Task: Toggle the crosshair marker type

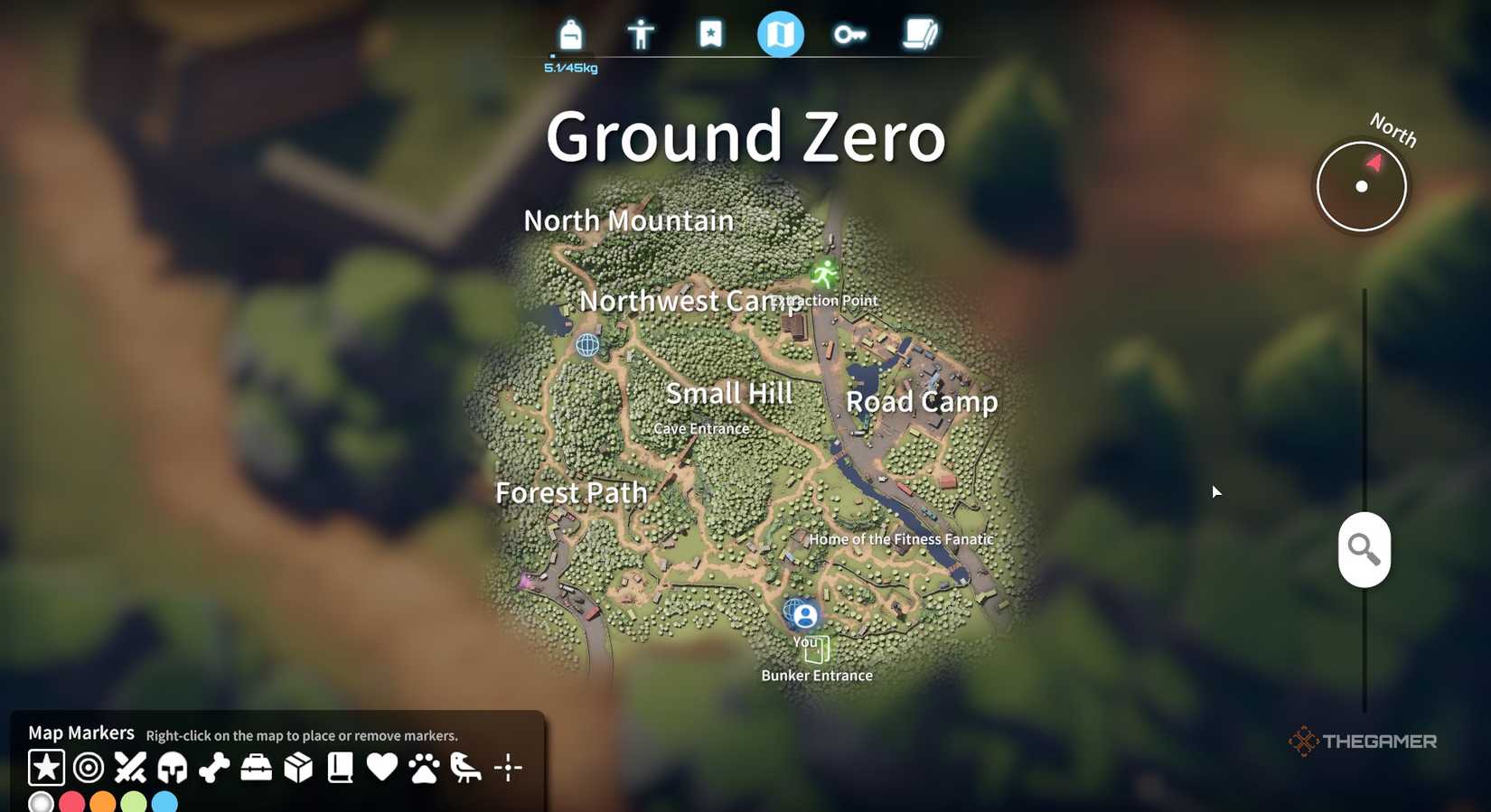Action: pyautogui.click(x=509, y=767)
